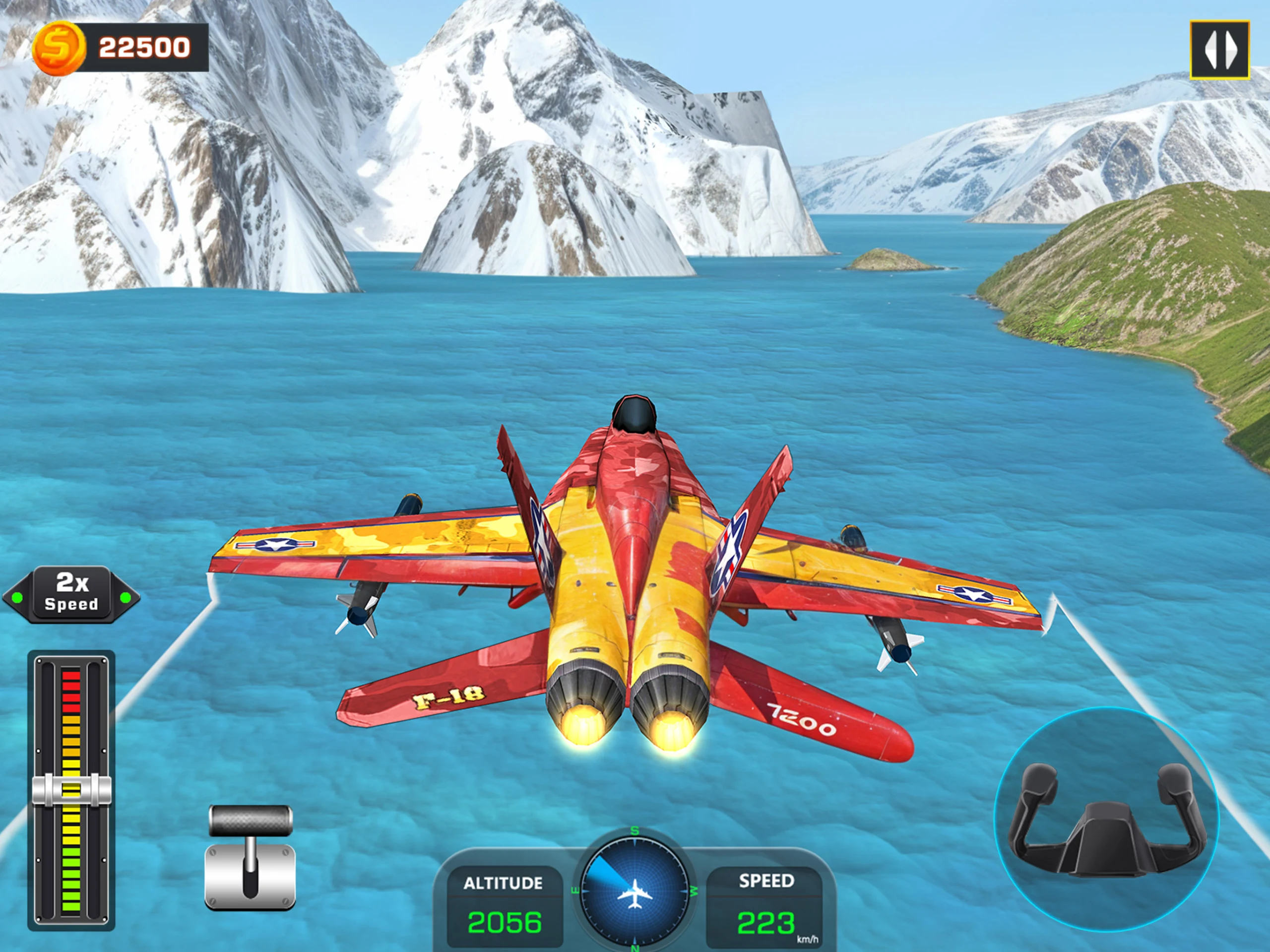Click the flight yoke steering control
Image resolution: width=1270 pixels, height=952 pixels.
pos(1106,819)
